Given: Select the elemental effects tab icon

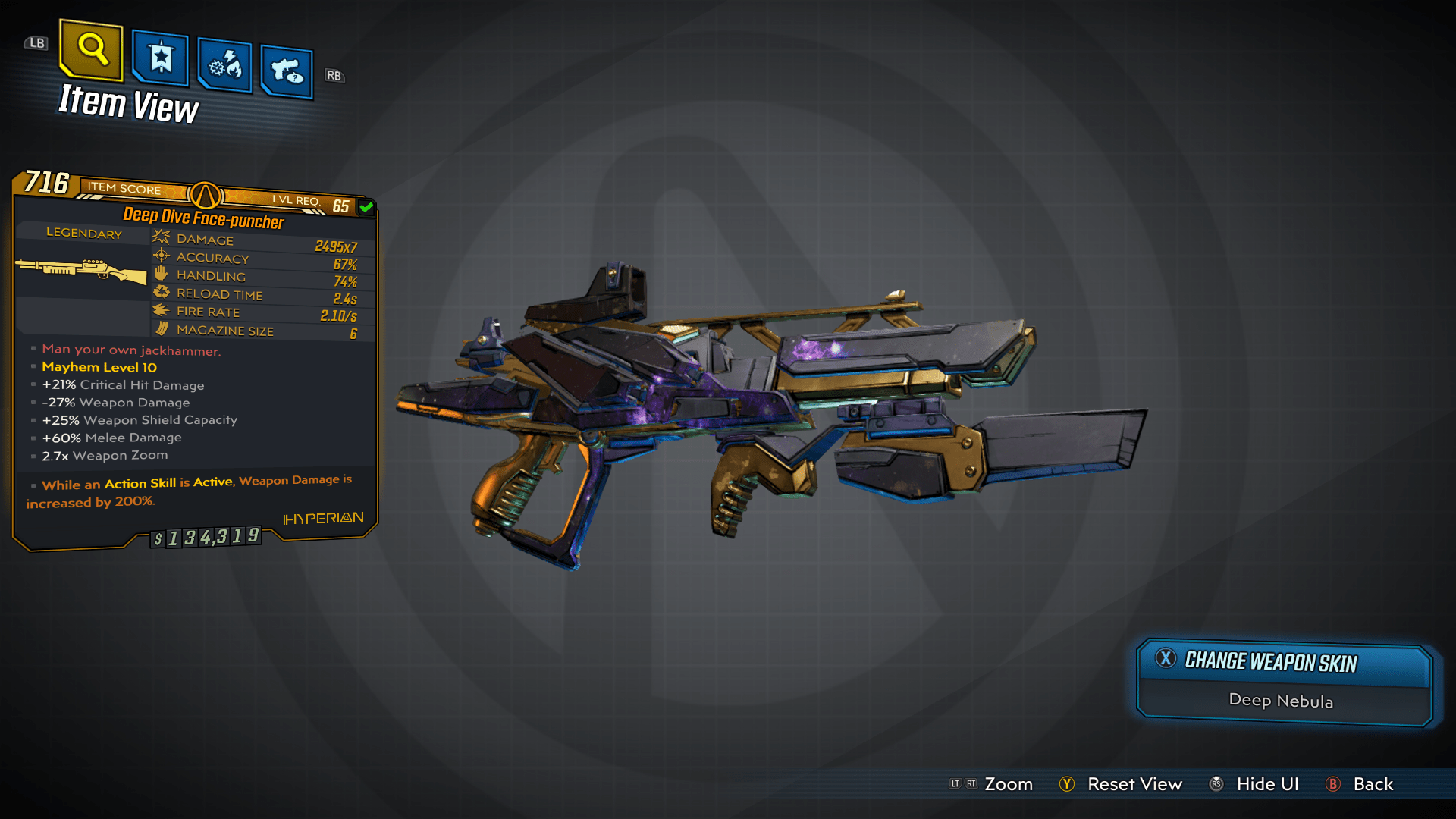Looking at the screenshot, I should click(224, 64).
